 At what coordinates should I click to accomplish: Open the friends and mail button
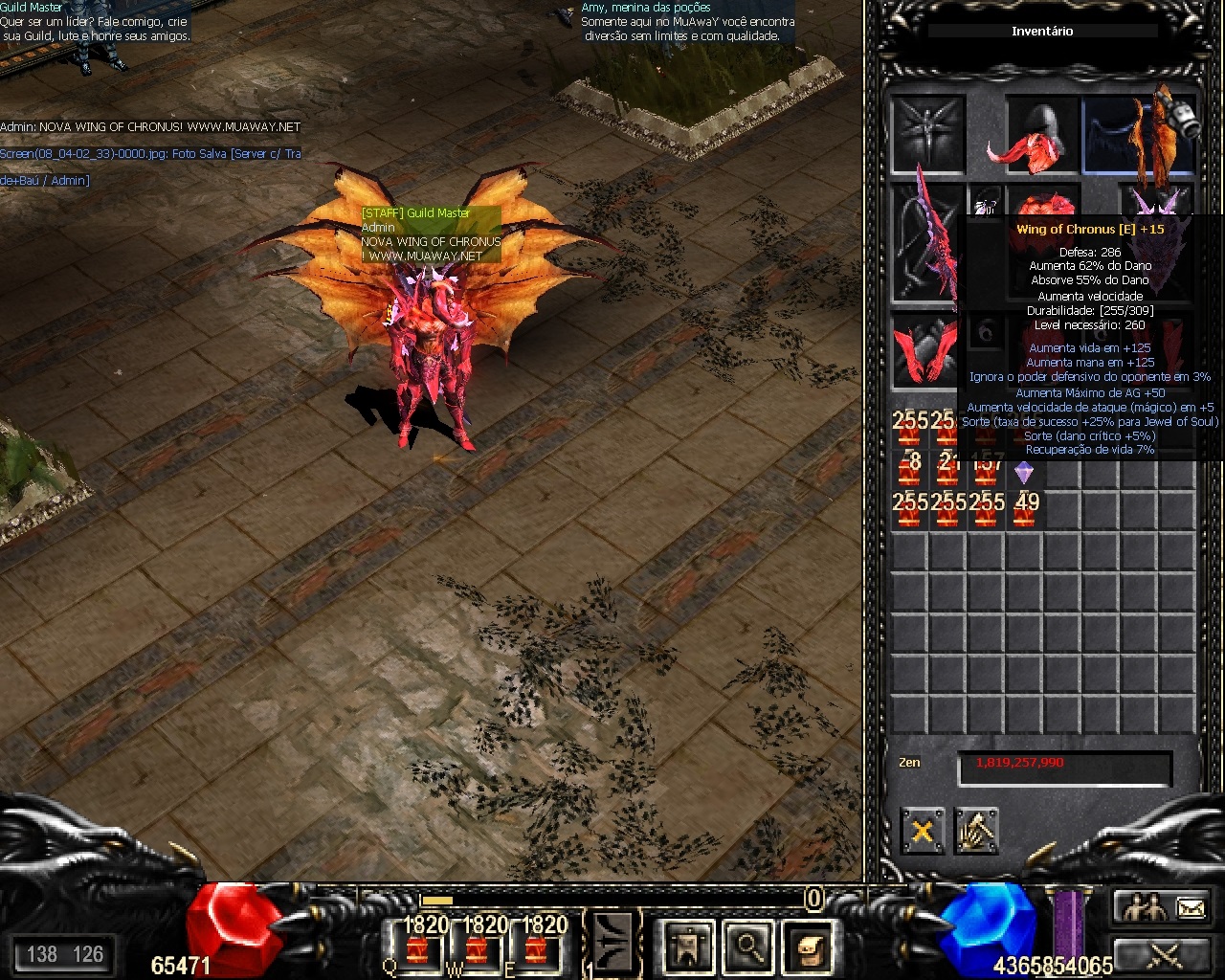[1165, 907]
